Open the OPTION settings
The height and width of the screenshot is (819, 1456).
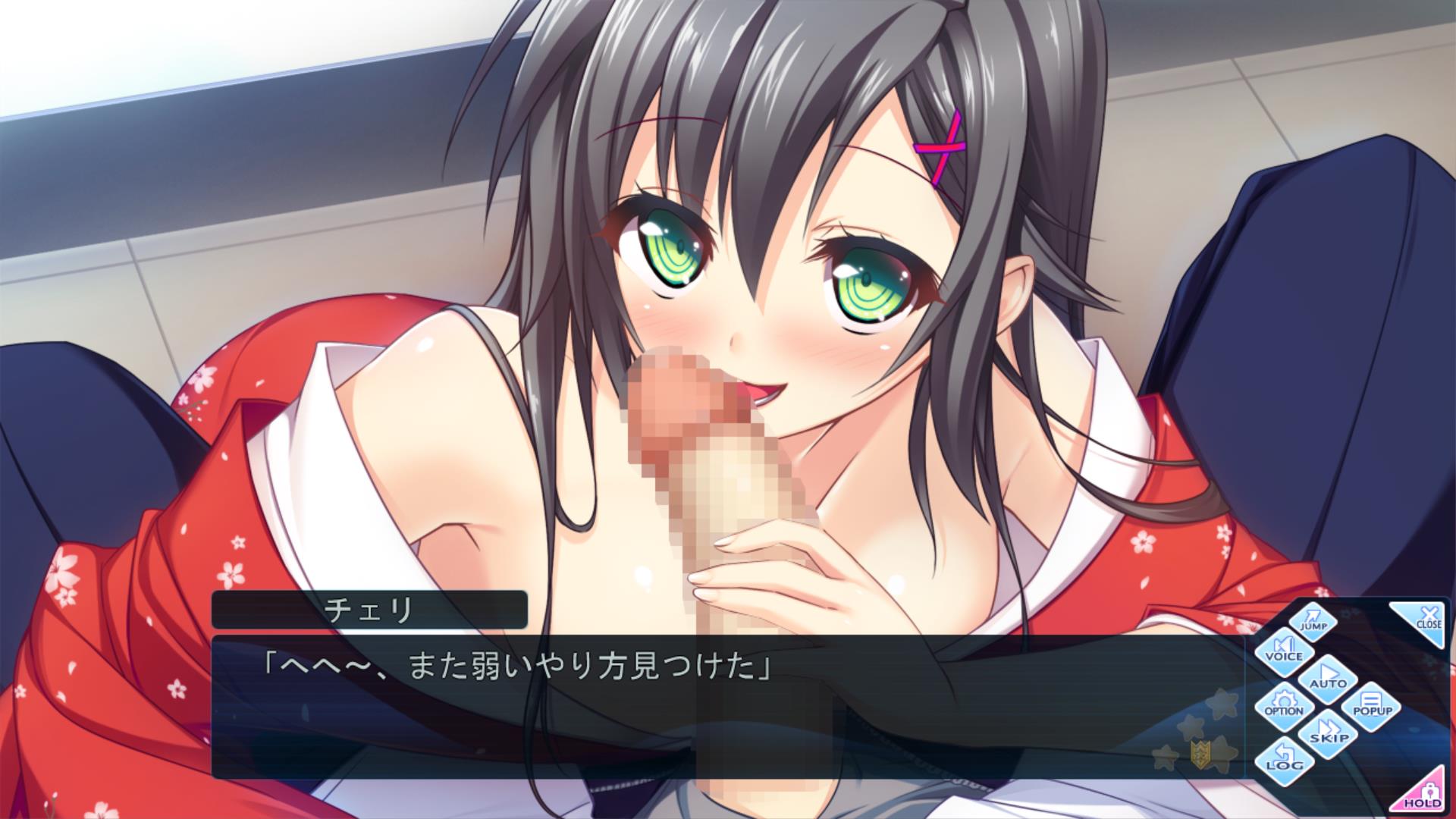tap(1284, 705)
